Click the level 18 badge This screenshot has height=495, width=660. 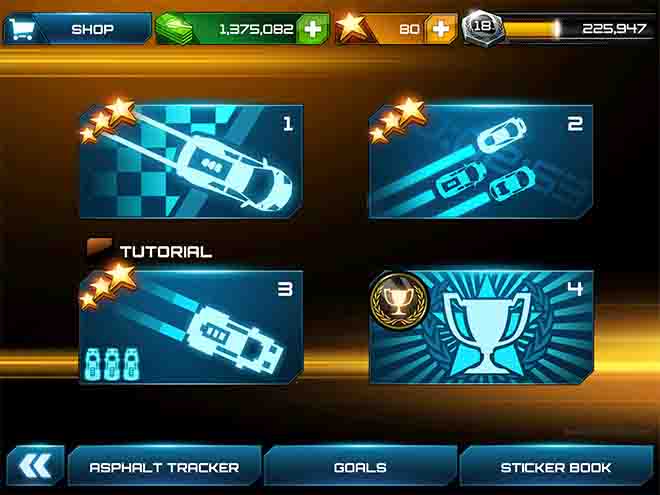tap(481, 28)
